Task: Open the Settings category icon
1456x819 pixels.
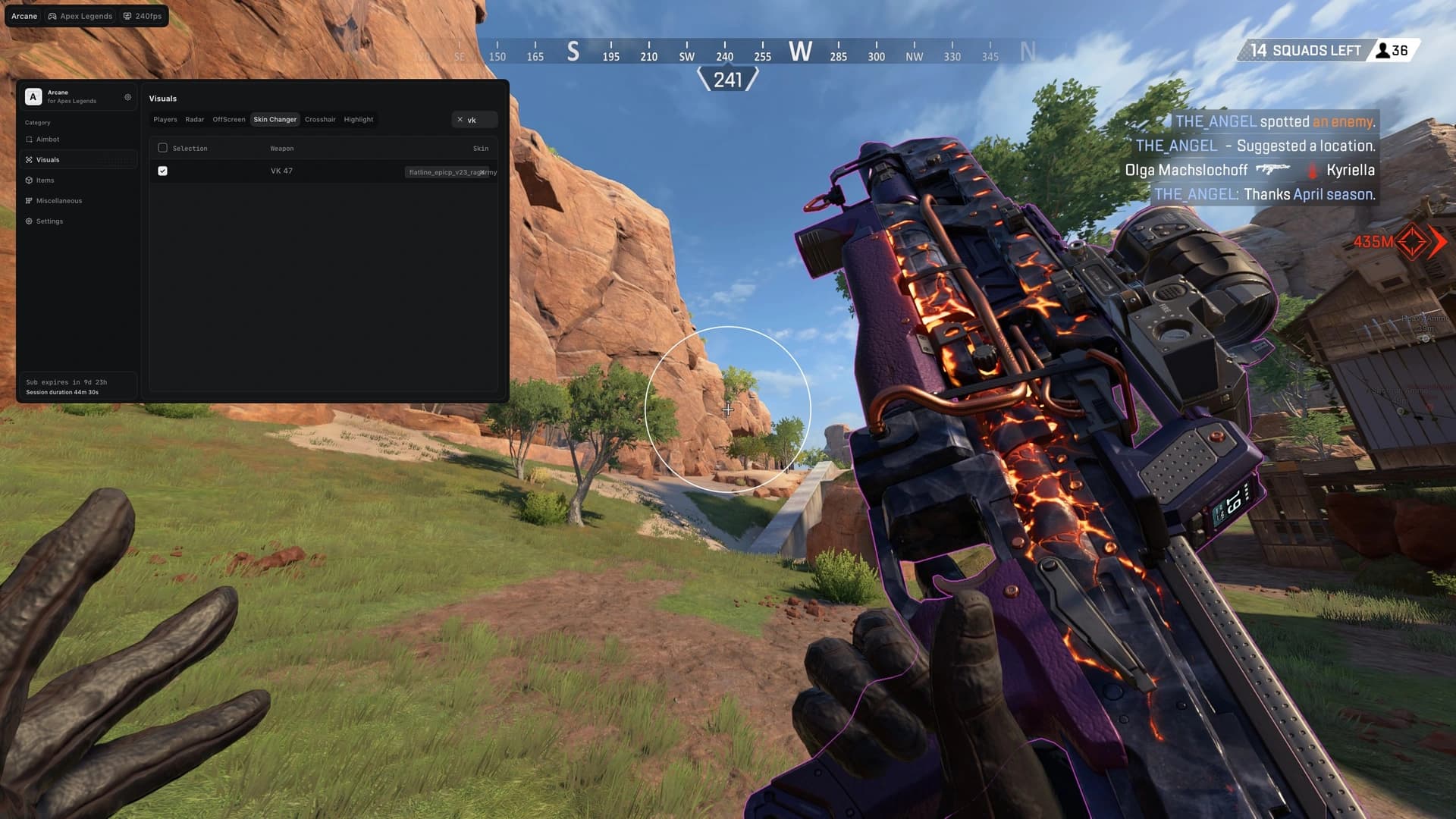Action: click(30, 221)
